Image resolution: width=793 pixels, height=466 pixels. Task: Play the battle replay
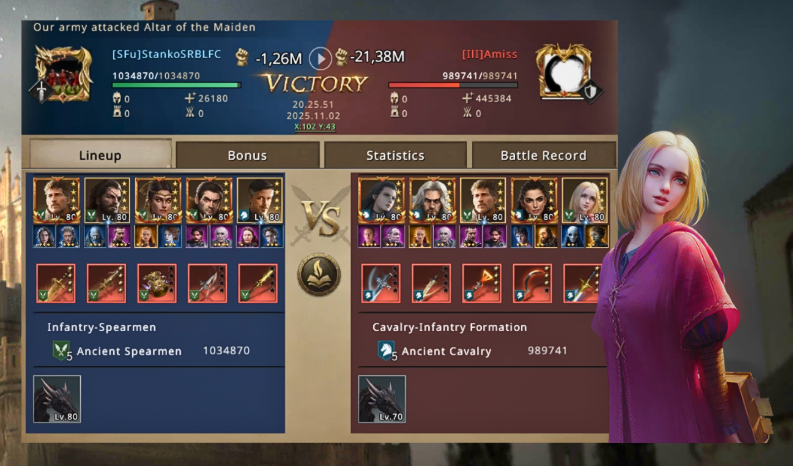(320, 57)
